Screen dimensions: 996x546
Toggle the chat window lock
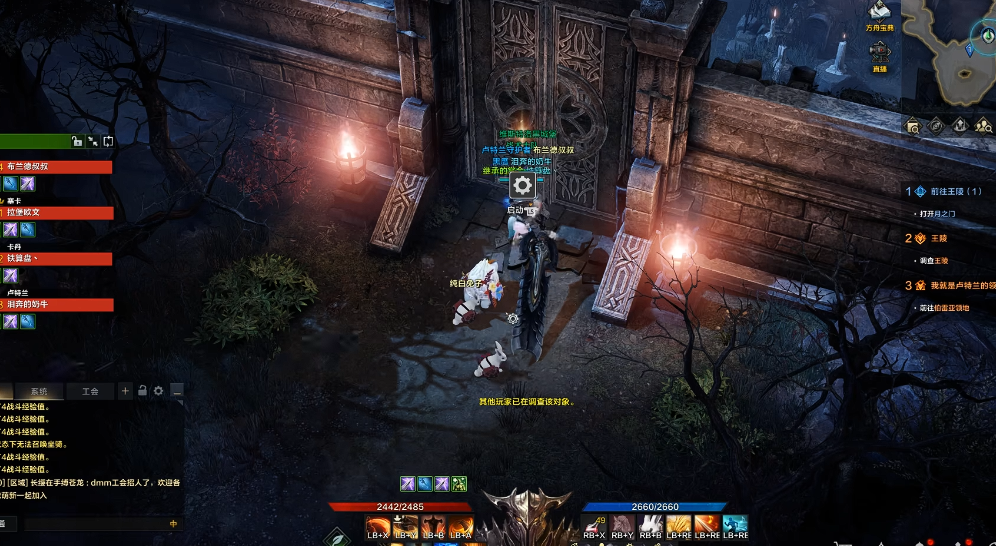tap(142, 391)
